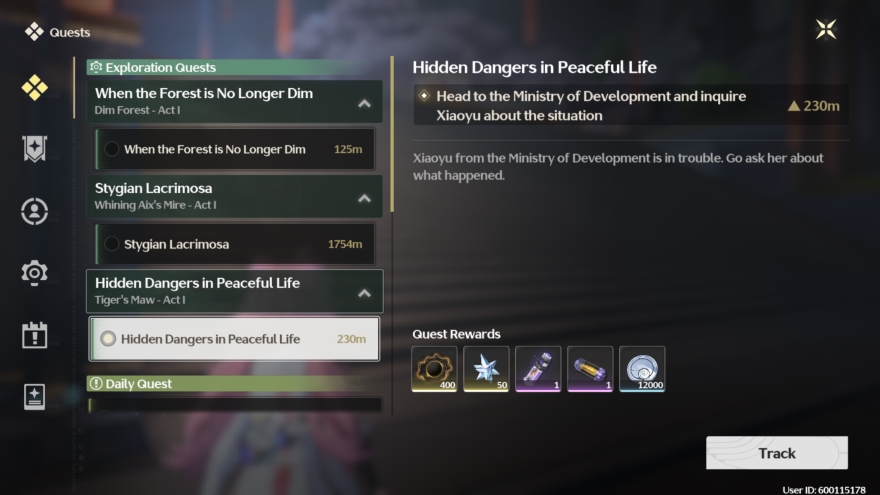Screen dimensions: 880x495
Task: Switch to the gear icon quest category
Action: pos(34,272)
